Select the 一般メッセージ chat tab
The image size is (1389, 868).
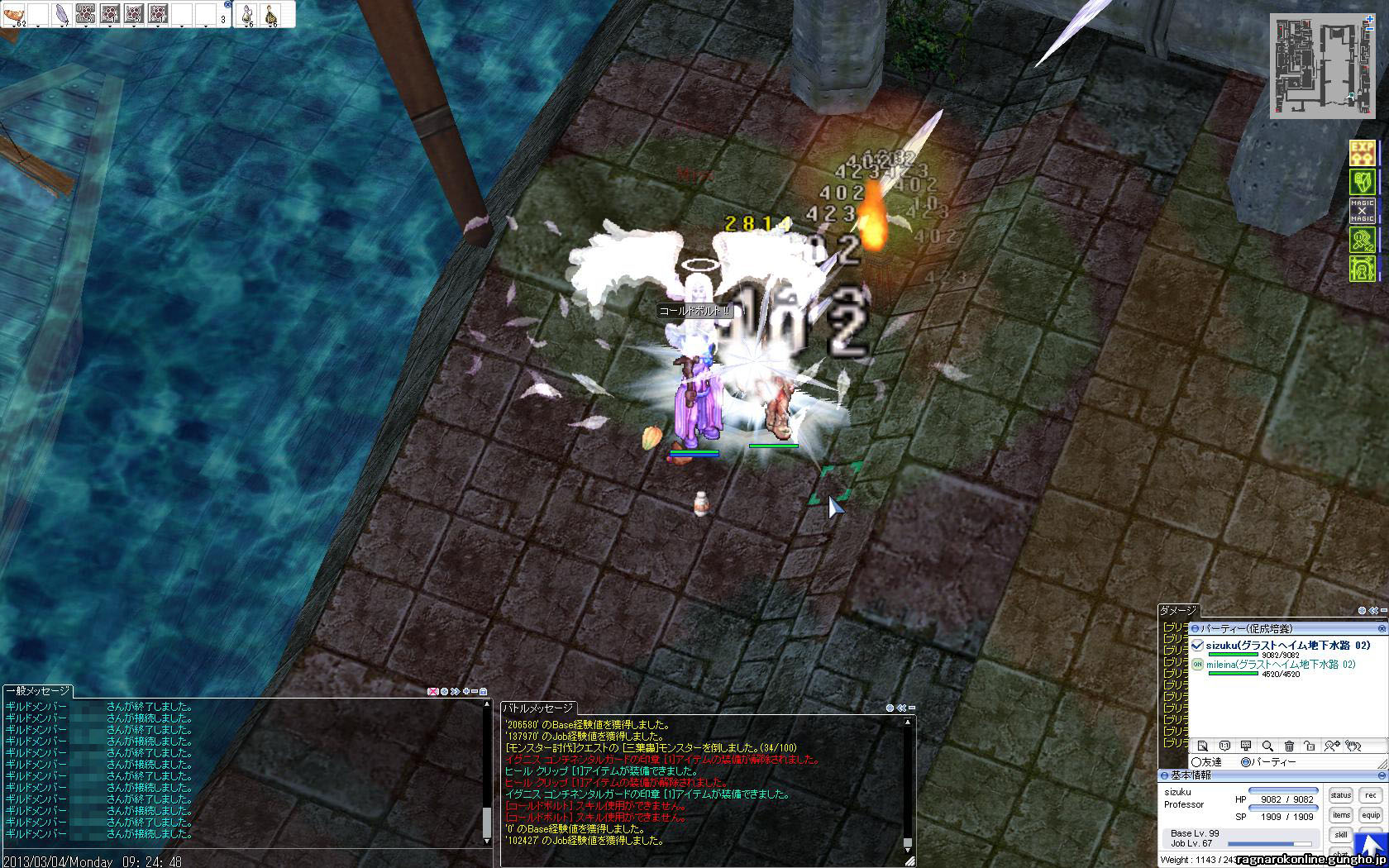click(38, 691)
